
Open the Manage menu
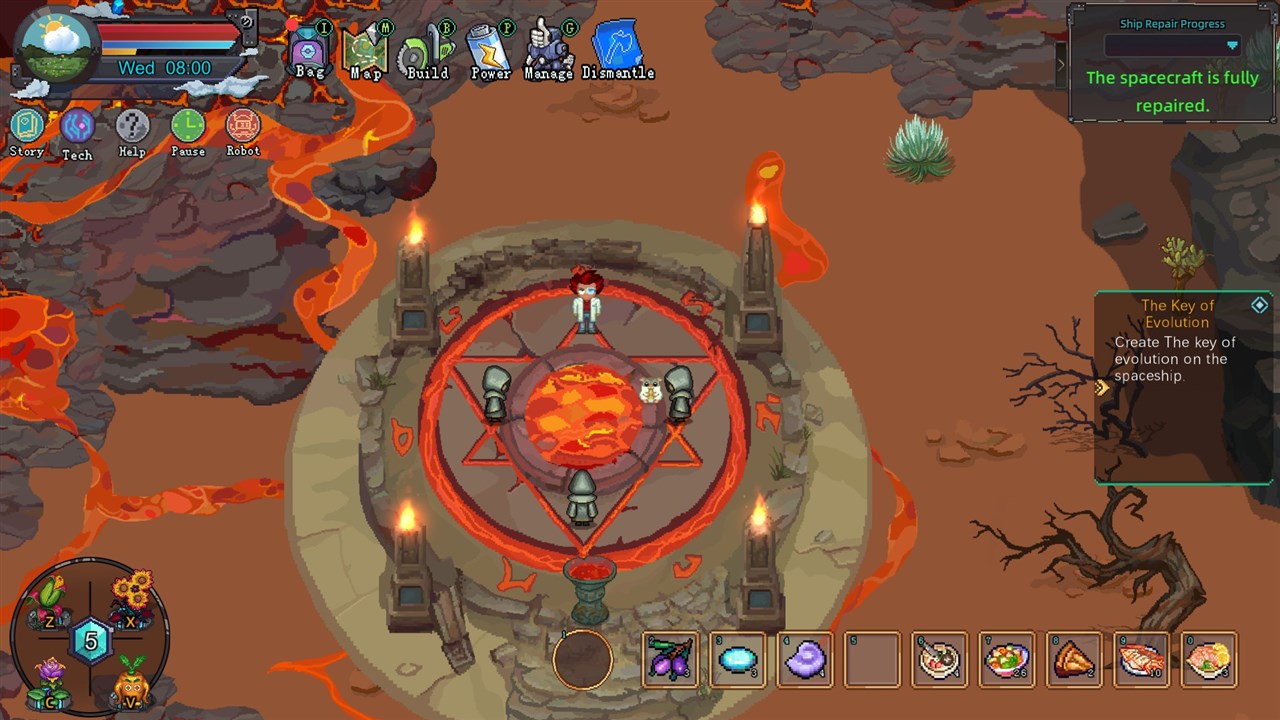pos(549,49)
